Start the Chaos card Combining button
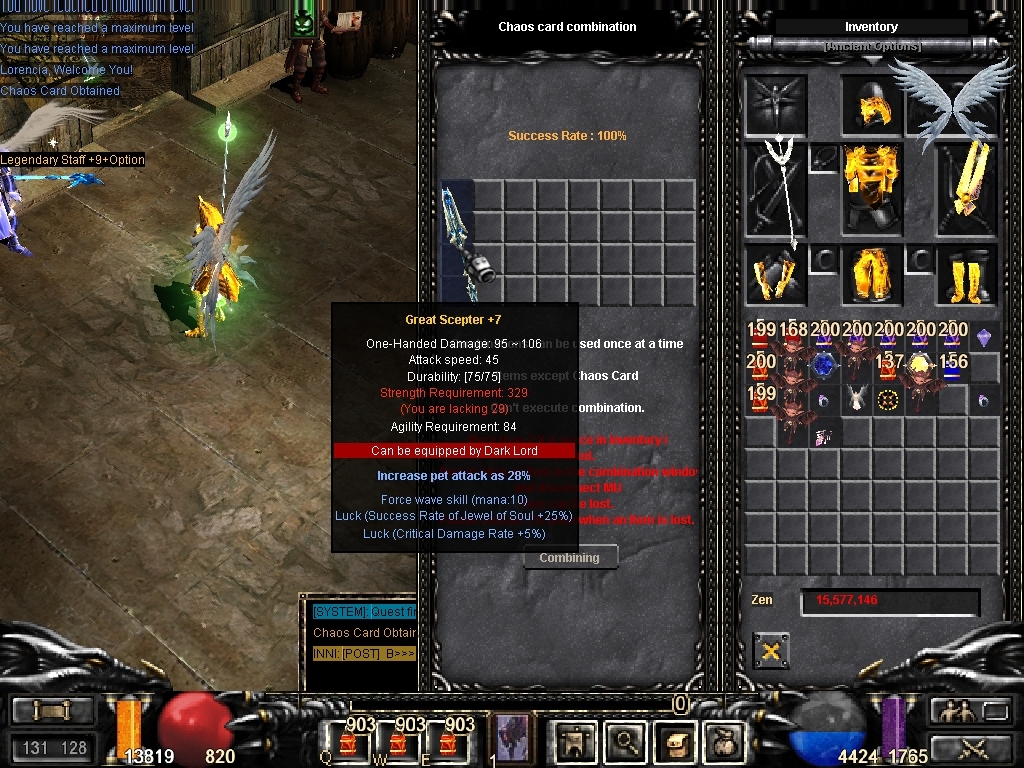This screenshot has height=768, width=1024. pyautogui.click(x=570, y=558)
